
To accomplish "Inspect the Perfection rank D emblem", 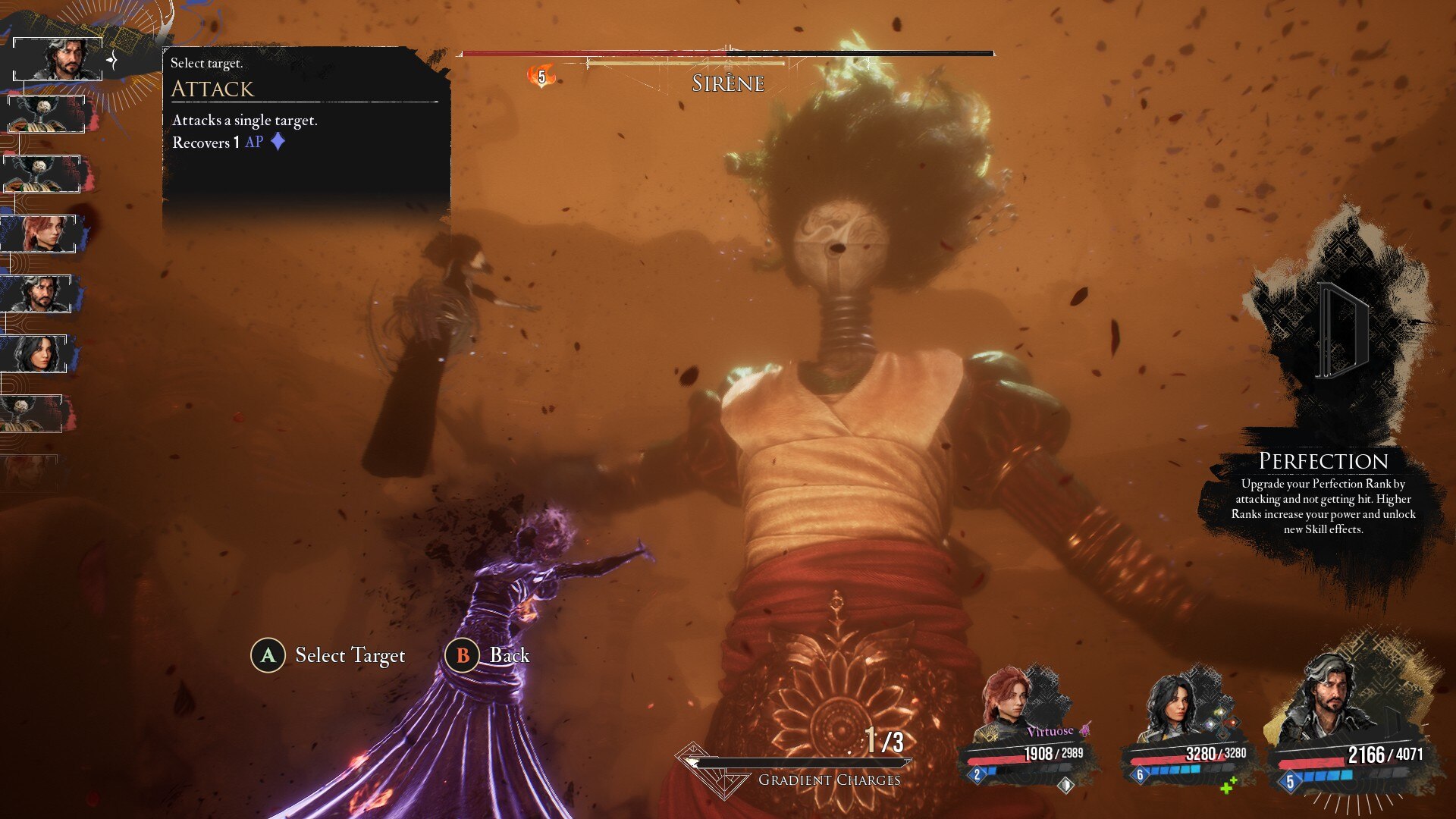I will [x=1341, y=330].
